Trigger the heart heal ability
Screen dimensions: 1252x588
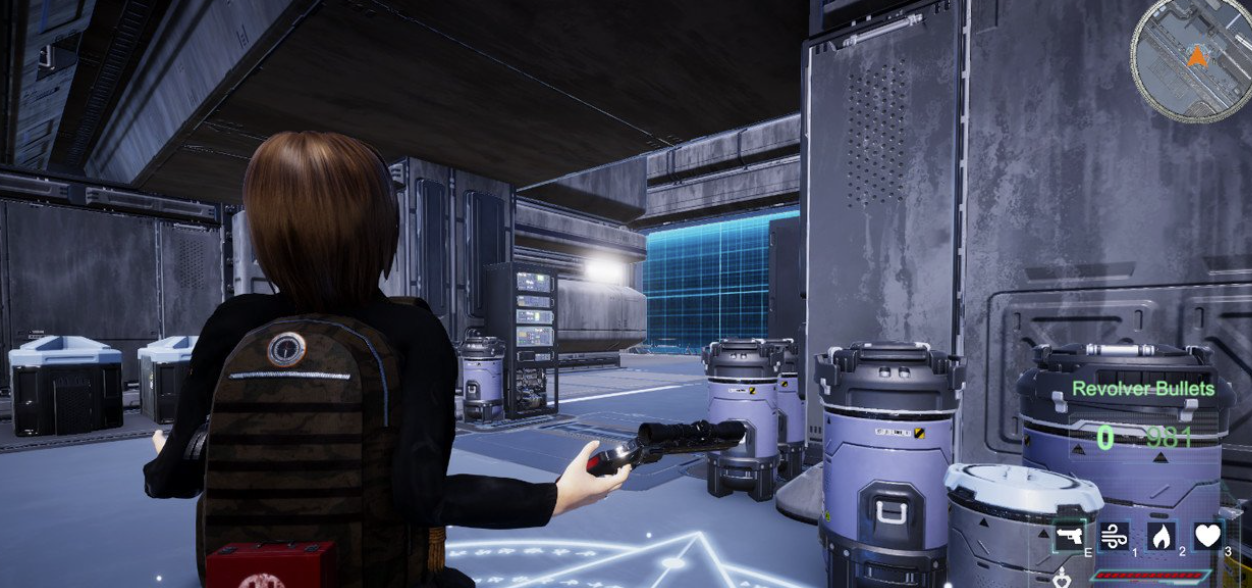(1208, 536)
